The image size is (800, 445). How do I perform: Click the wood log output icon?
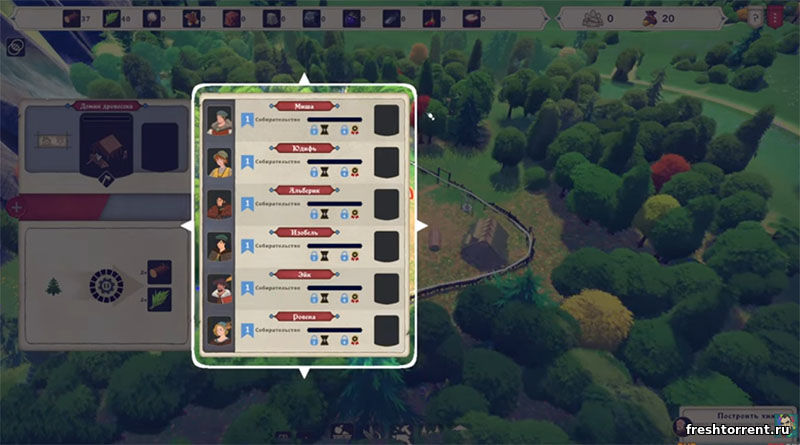point(160,271)
